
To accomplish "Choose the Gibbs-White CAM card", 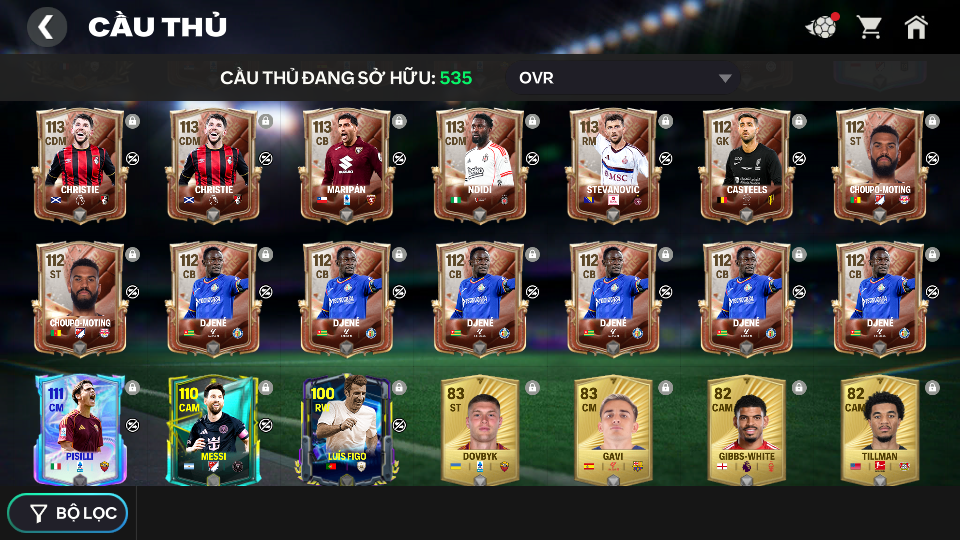I will [745, 430].
